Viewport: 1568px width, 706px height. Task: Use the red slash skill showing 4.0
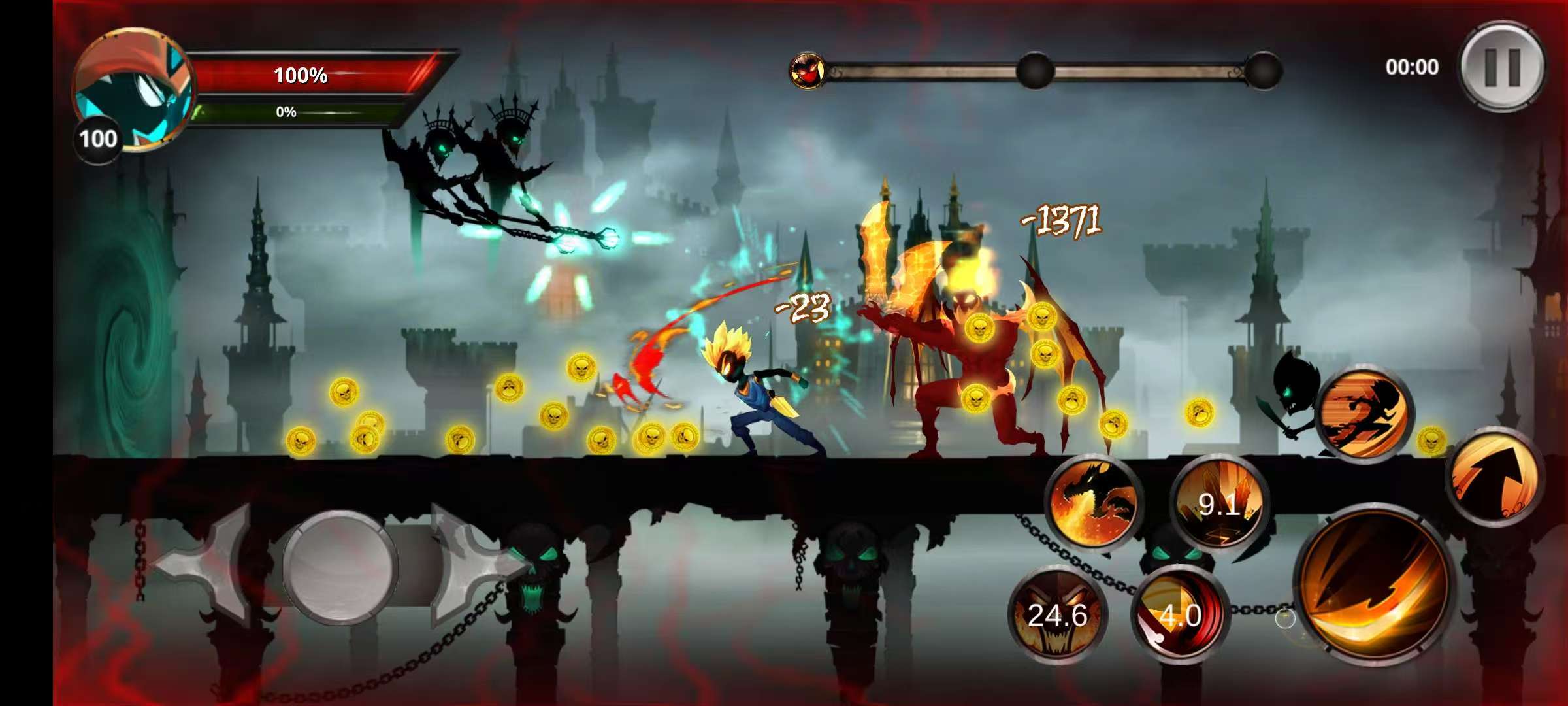[x=1180, y=614]
